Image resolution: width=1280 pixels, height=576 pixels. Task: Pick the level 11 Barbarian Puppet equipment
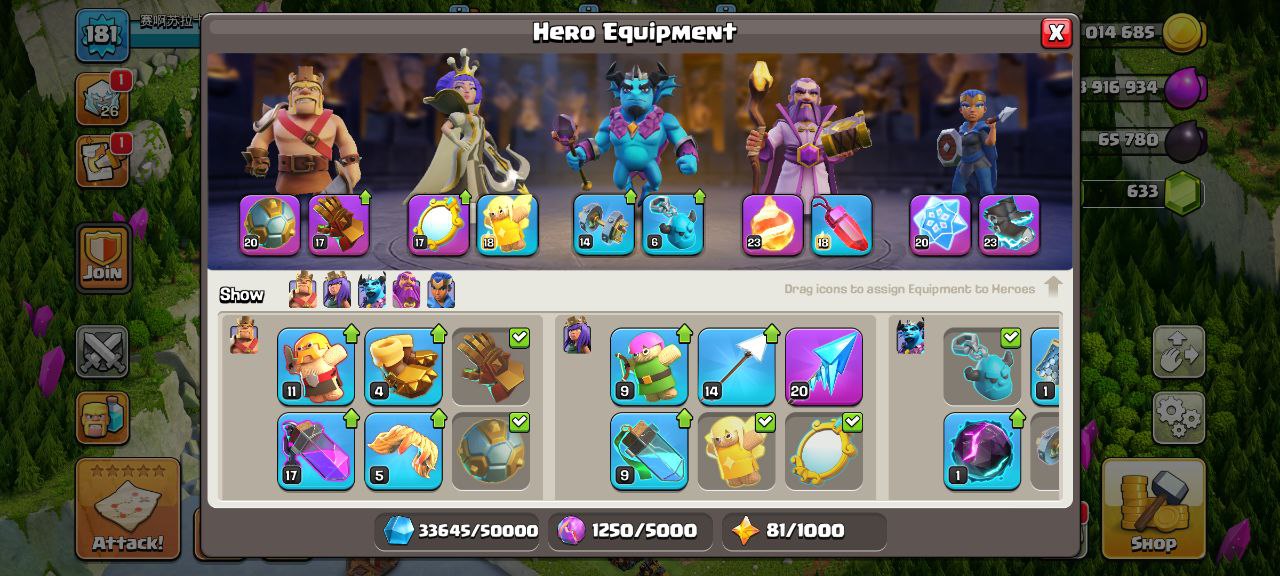[316, 366]
